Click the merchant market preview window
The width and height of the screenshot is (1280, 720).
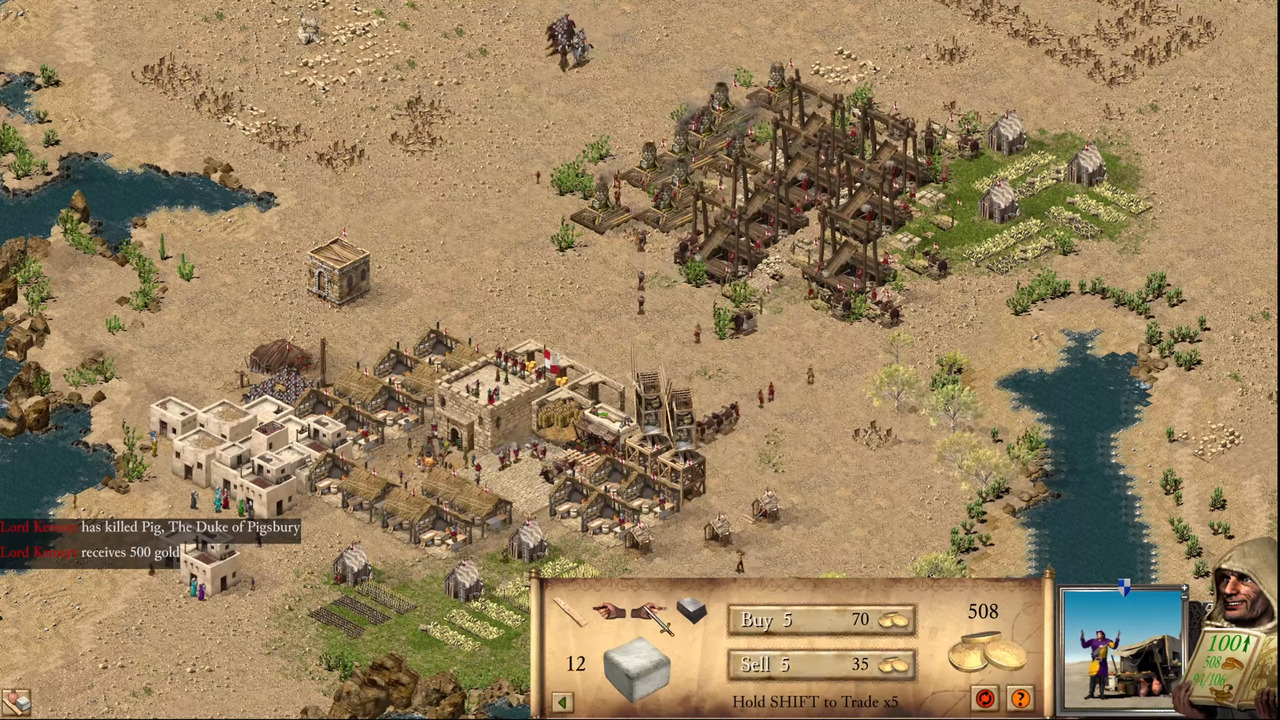coord(1120,645)
